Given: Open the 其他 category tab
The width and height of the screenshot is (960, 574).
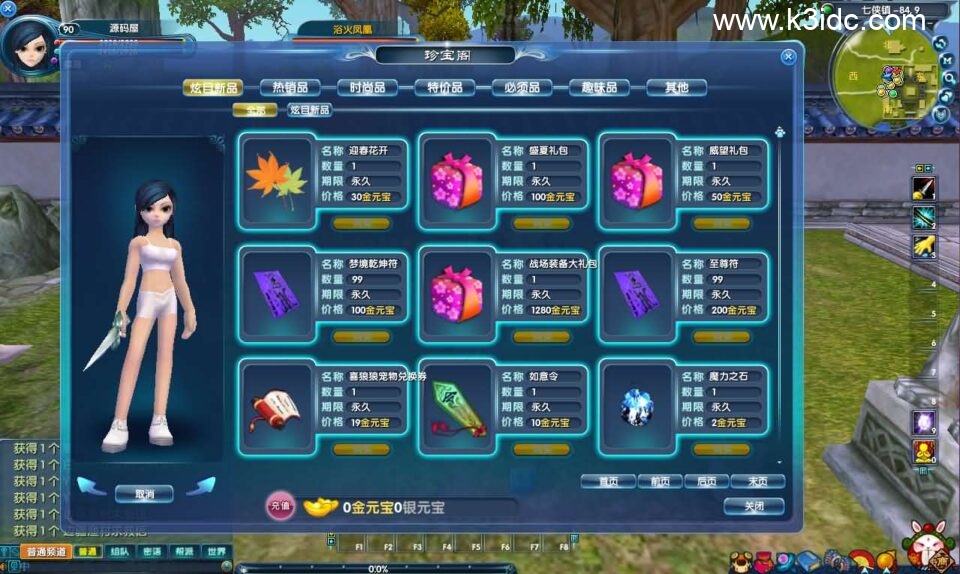Looking at the screenshot, I should [676, 88].
